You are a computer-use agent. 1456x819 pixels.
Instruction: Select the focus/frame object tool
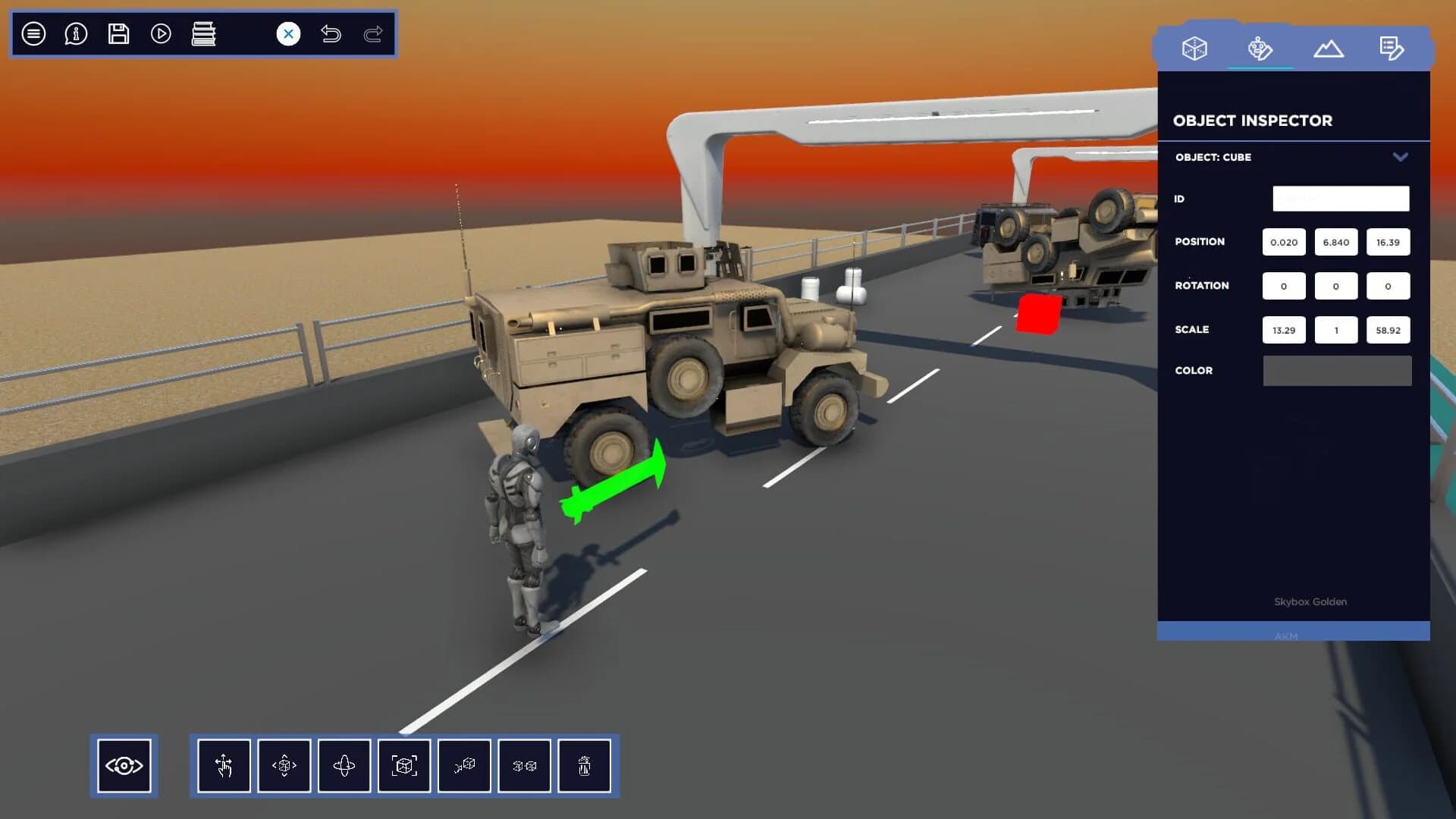coord(404,766)
